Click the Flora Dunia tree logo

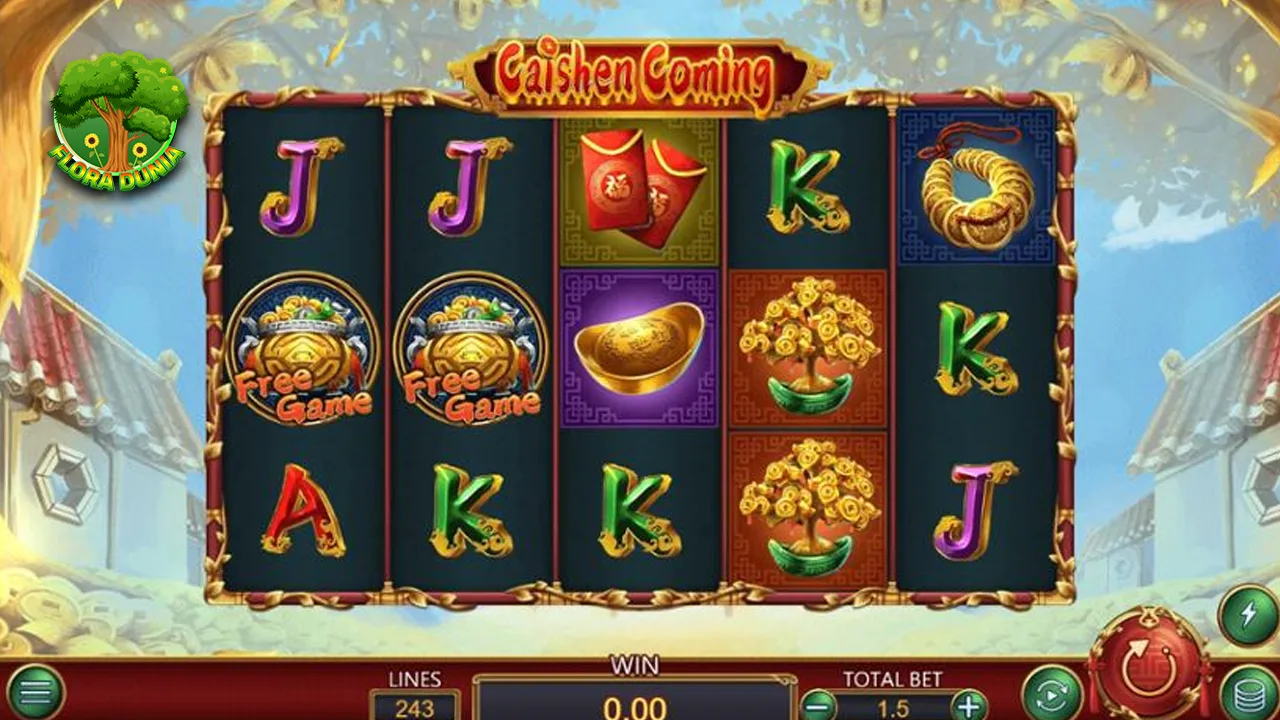tap(118, 118)
